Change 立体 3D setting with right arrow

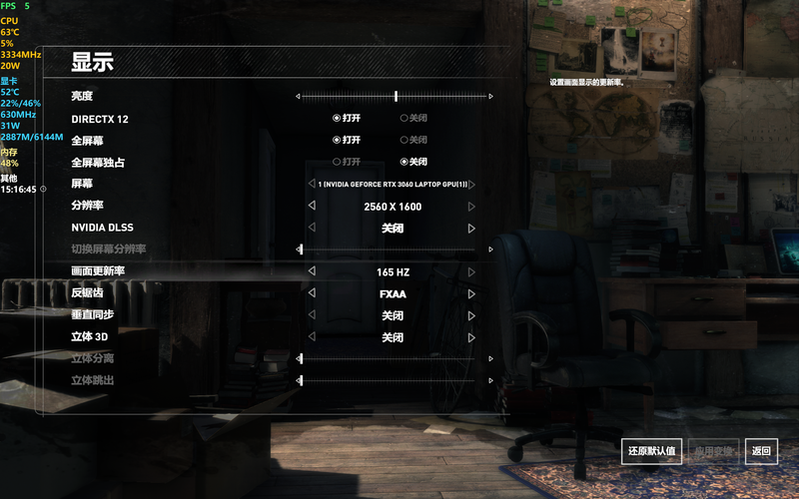tap(472, 338)
